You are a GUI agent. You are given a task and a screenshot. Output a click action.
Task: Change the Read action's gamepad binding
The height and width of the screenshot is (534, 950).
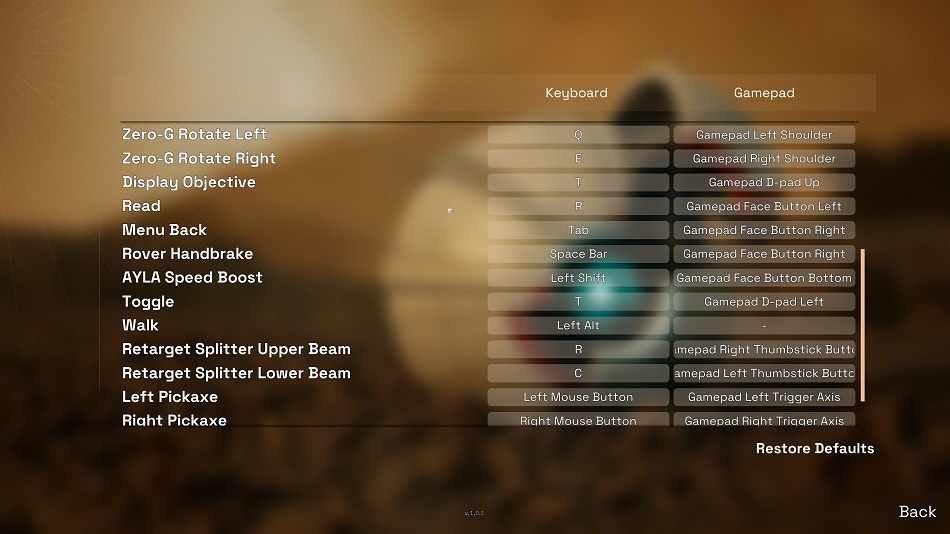tap(764, 207)
